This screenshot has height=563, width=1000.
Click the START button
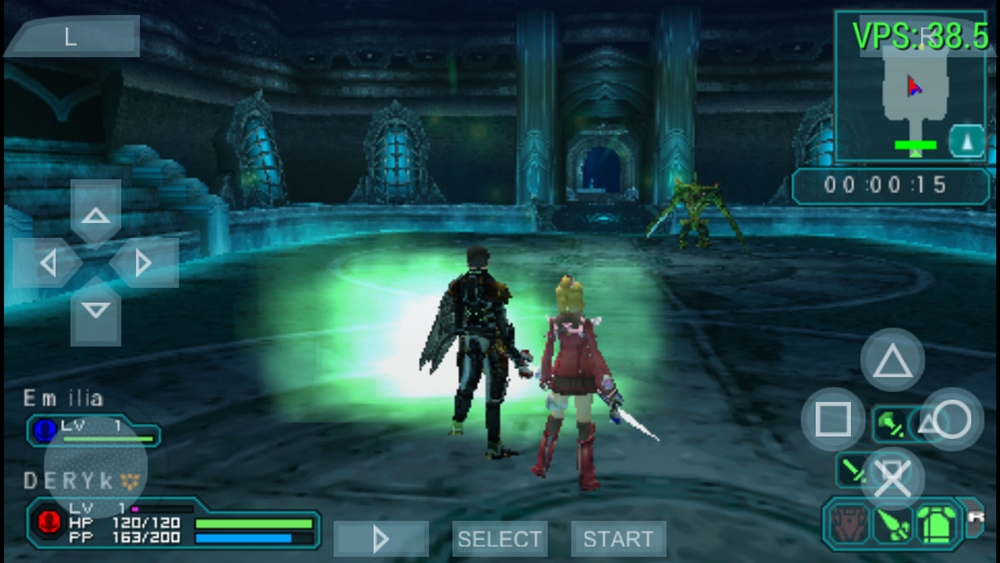[x=618, y=539]
